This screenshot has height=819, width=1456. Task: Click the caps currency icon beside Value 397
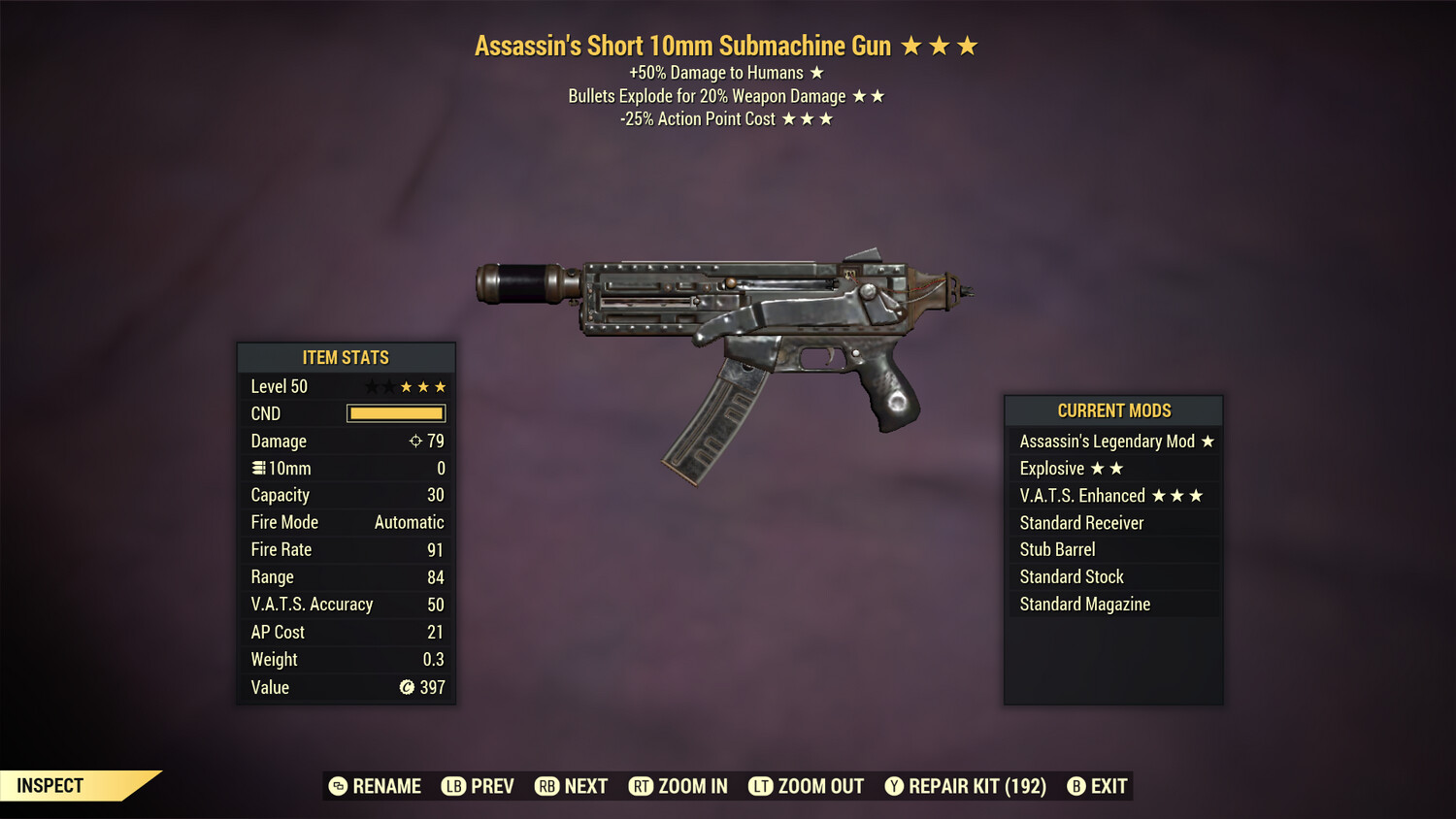[405, 687]
